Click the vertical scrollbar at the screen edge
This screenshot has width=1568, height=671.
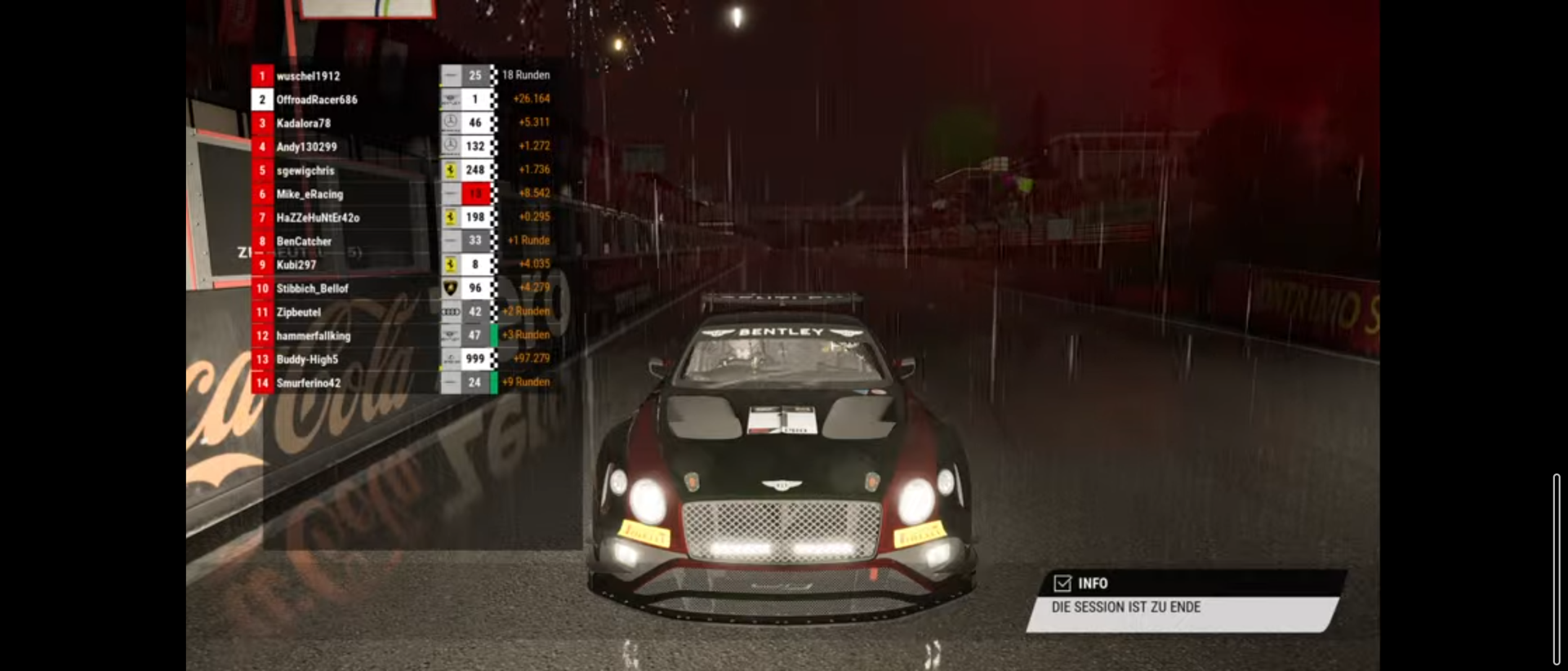pos(1557,569)
